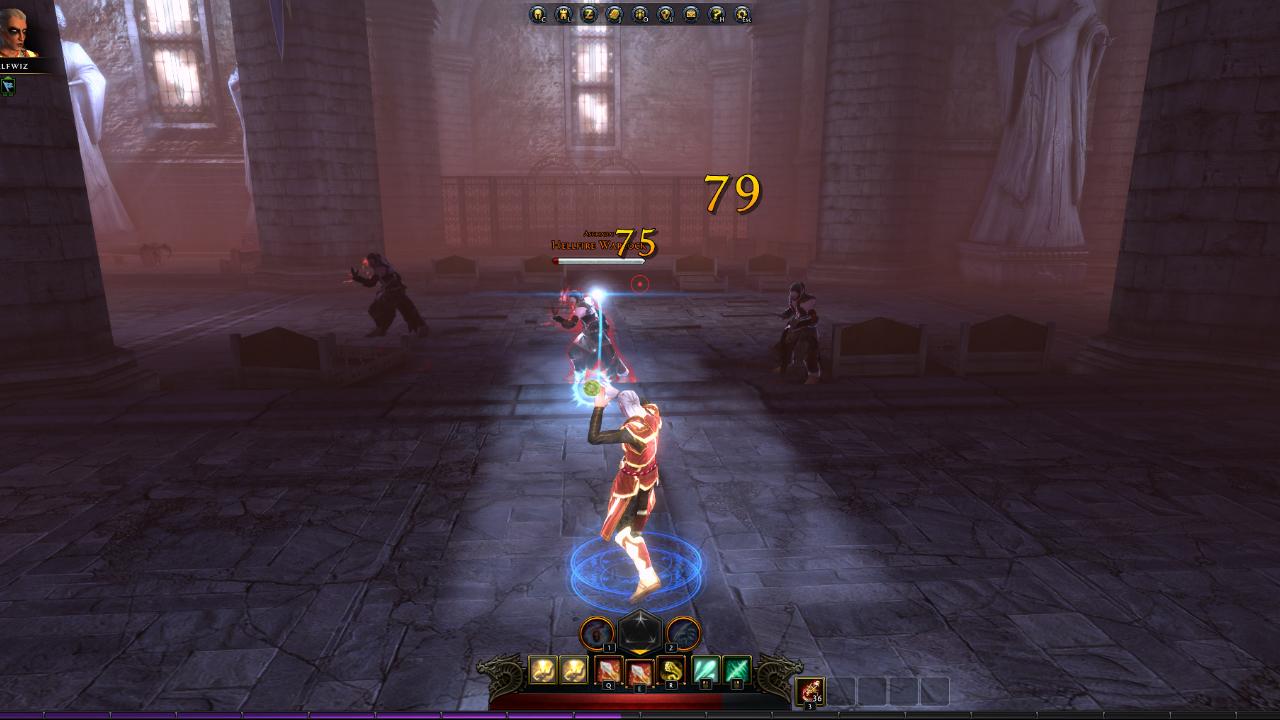Click the black diamond class mechanic emblem

pyautogui.click(x=640, y=633)
